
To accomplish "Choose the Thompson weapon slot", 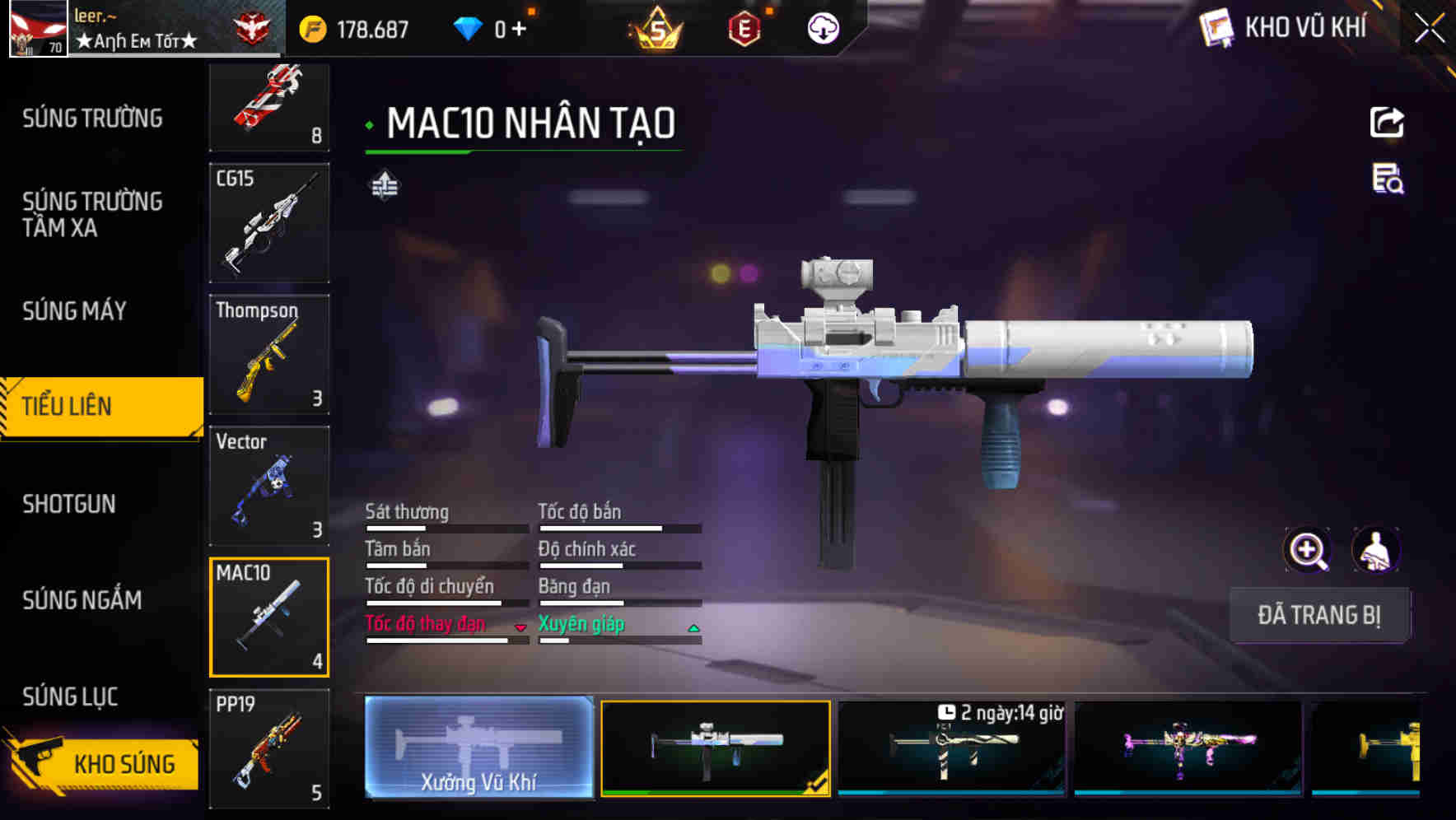I will 269,355.
